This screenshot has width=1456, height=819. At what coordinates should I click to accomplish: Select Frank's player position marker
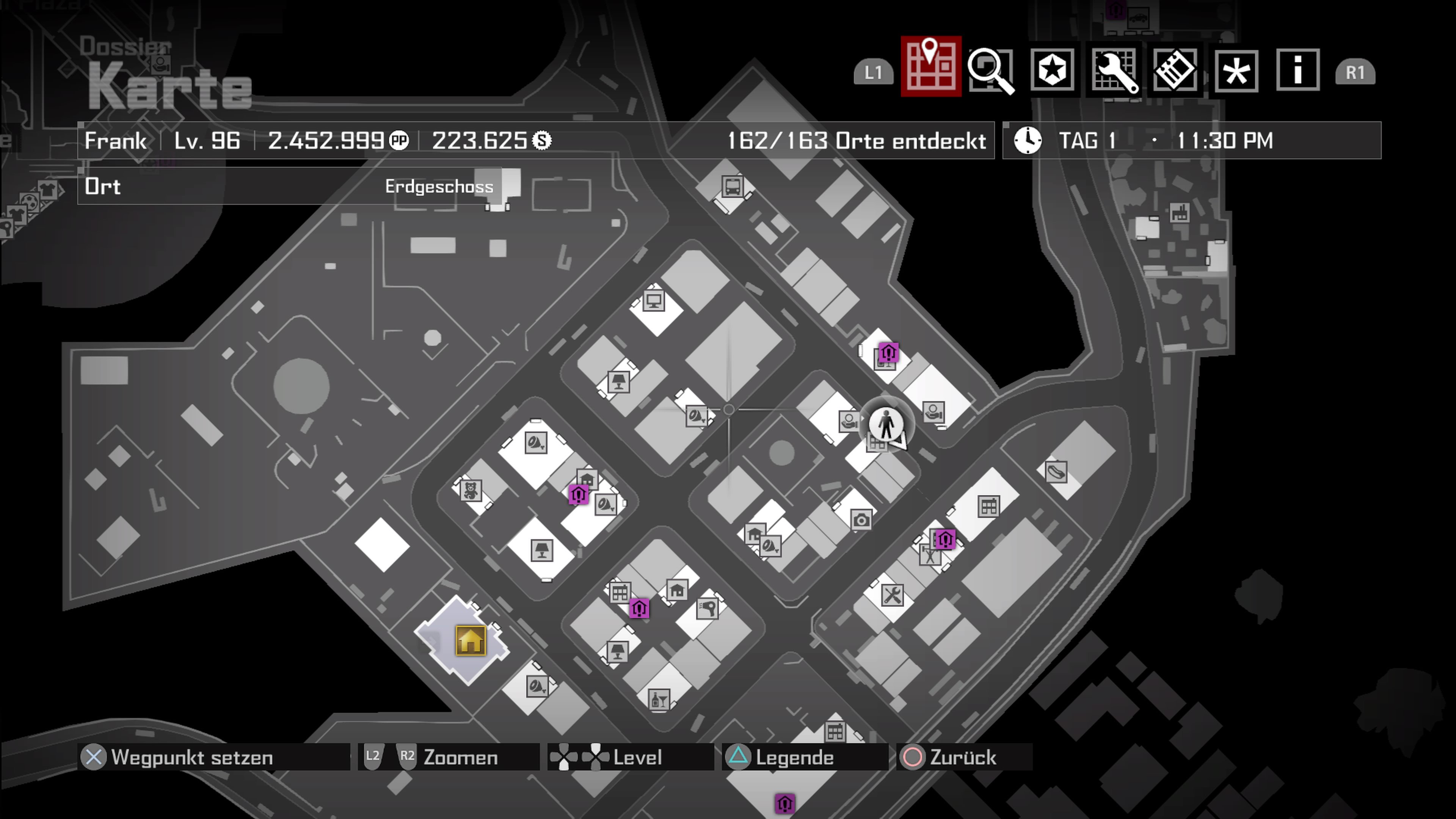886,425
